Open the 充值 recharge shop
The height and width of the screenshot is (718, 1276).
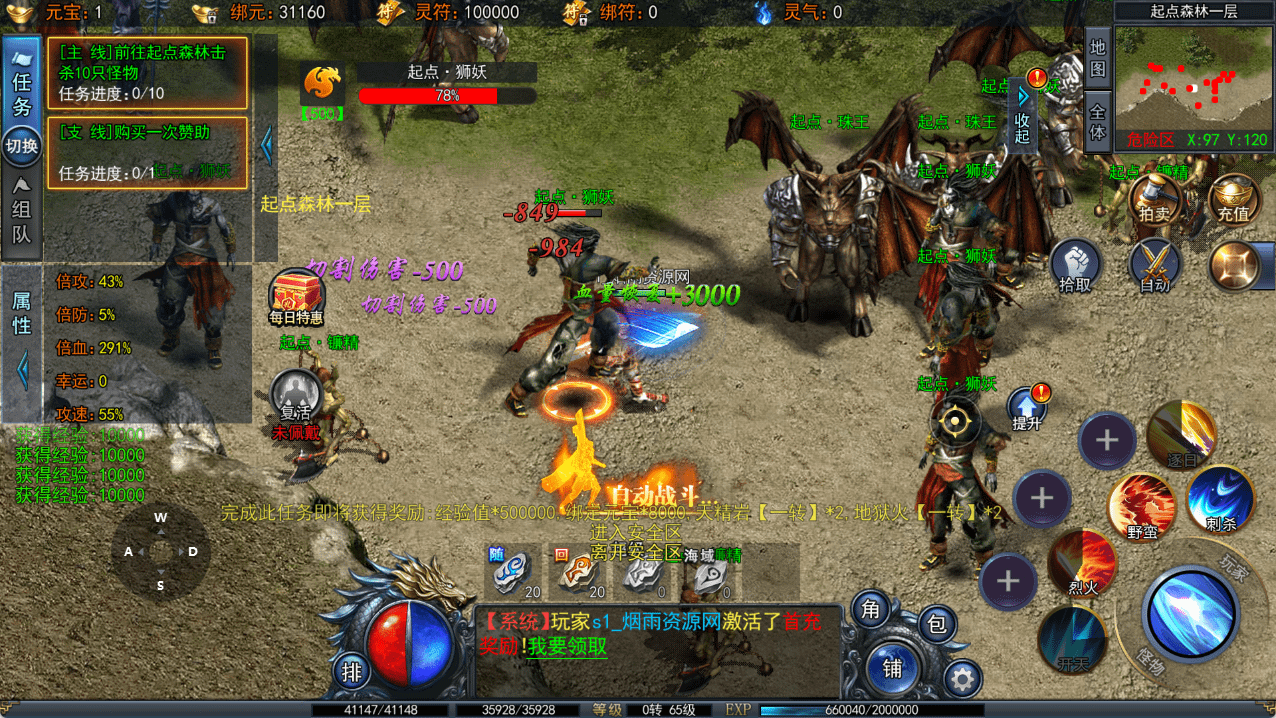click(x=1232, y=201)
